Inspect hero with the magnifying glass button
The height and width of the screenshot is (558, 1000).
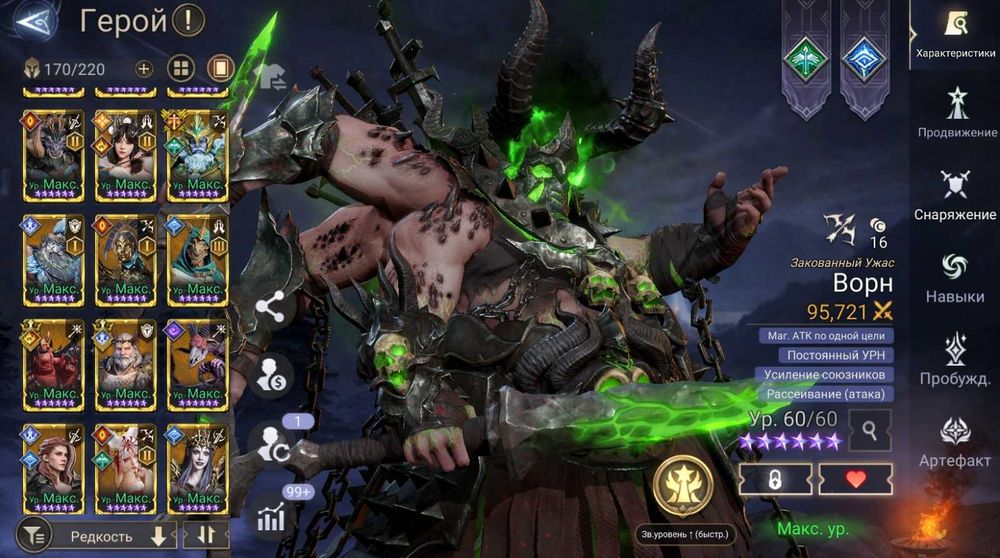click(x=870, y=431)
